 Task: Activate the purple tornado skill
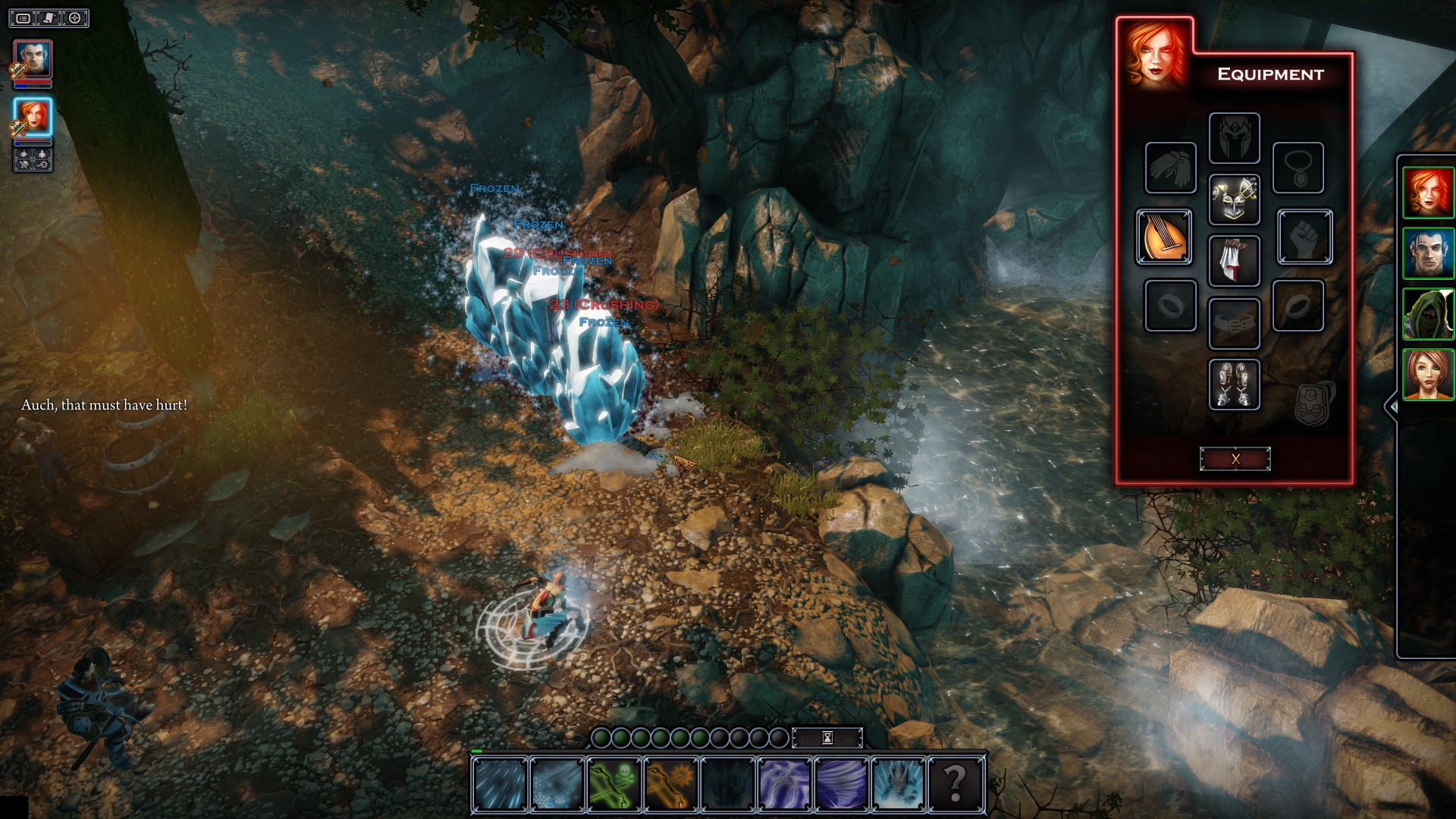tap(842, 784)
